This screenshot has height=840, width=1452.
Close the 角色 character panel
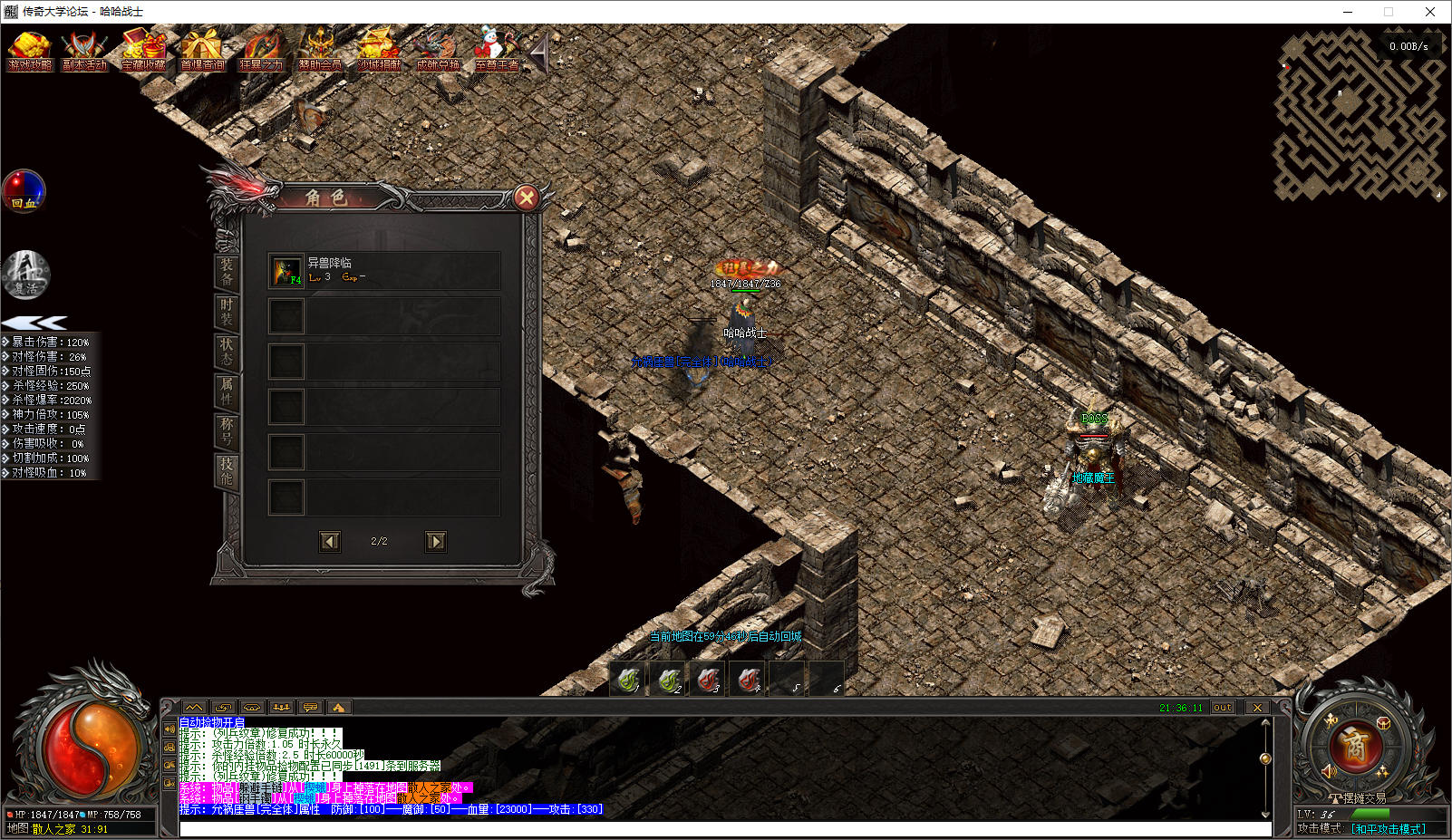click(526, 198)
